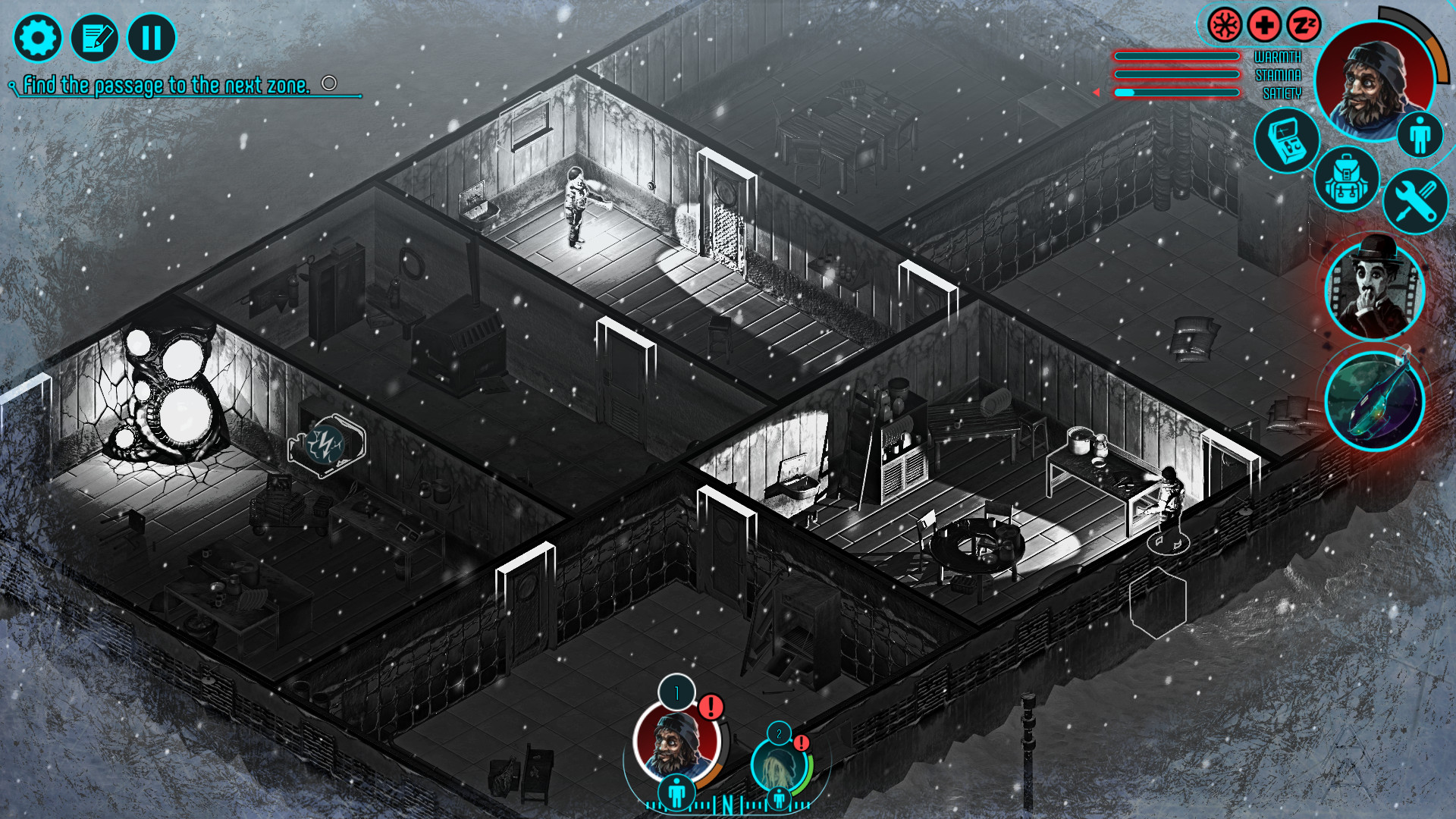Expand character 2 details via person icon below portrait
Screen dimensions: 1456x819
pos(779,798)
